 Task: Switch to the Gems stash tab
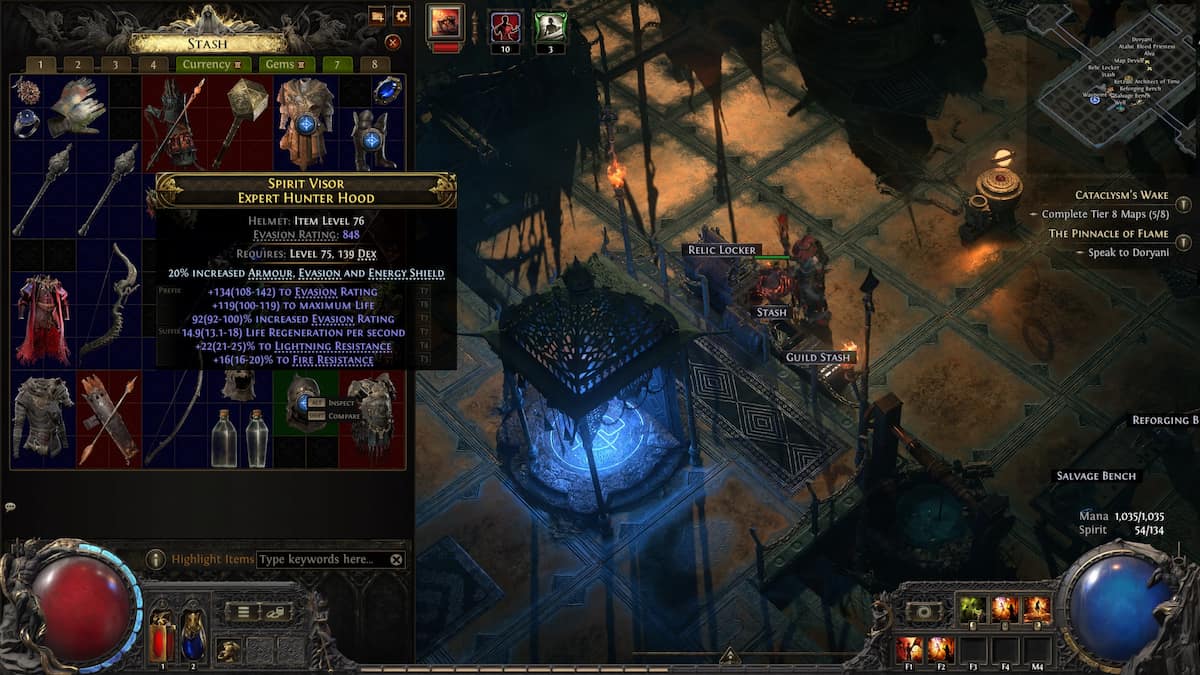tap(284, 65)
